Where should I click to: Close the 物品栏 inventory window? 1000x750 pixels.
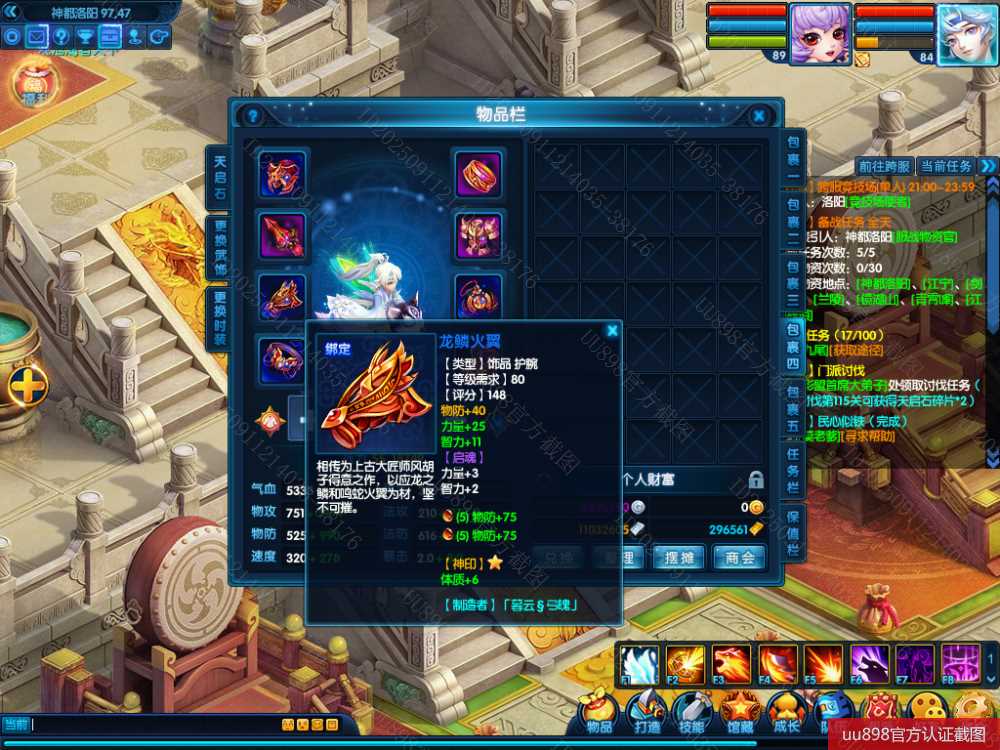tap(759, 116)
